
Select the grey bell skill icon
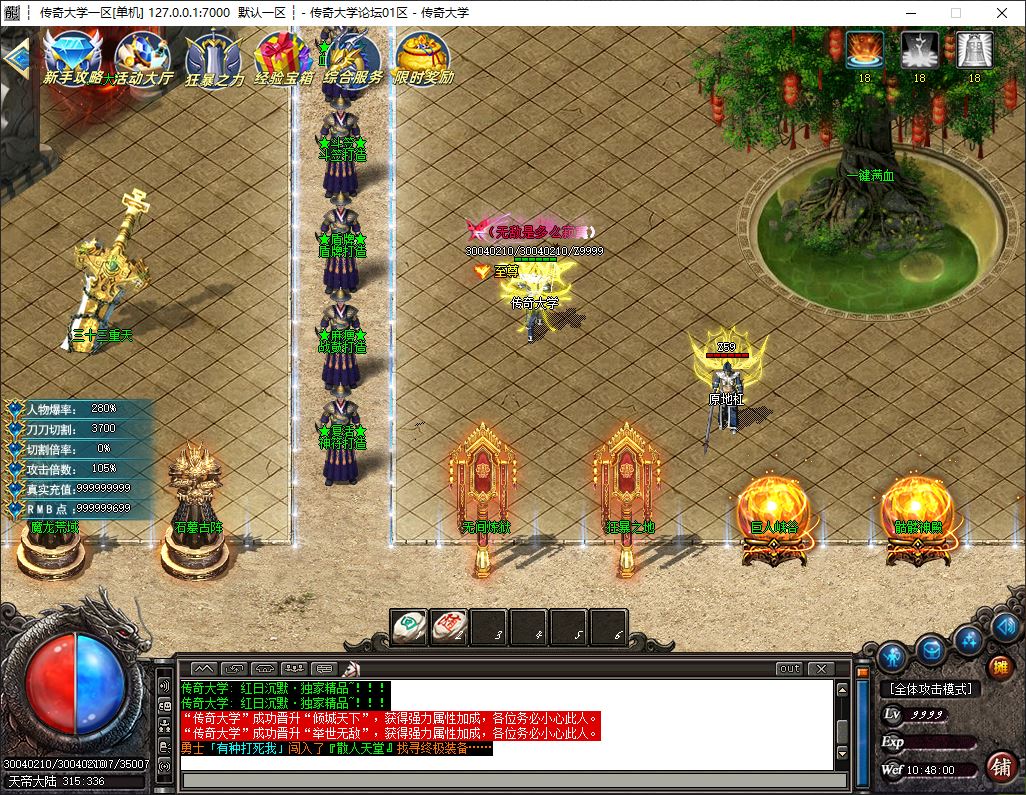(974, 50)
